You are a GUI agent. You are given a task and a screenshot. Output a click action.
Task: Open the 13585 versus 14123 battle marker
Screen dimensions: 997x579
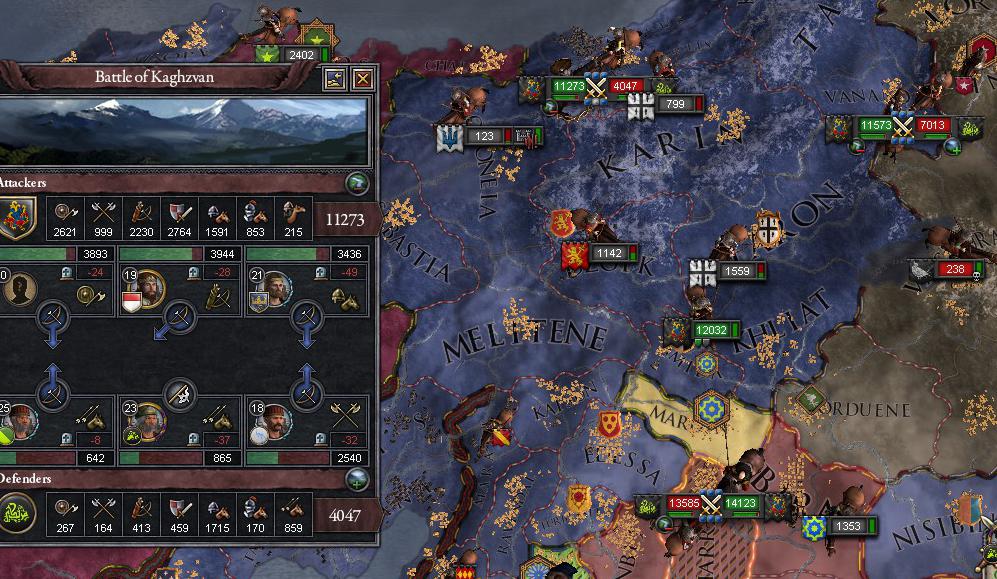(711, 503)
